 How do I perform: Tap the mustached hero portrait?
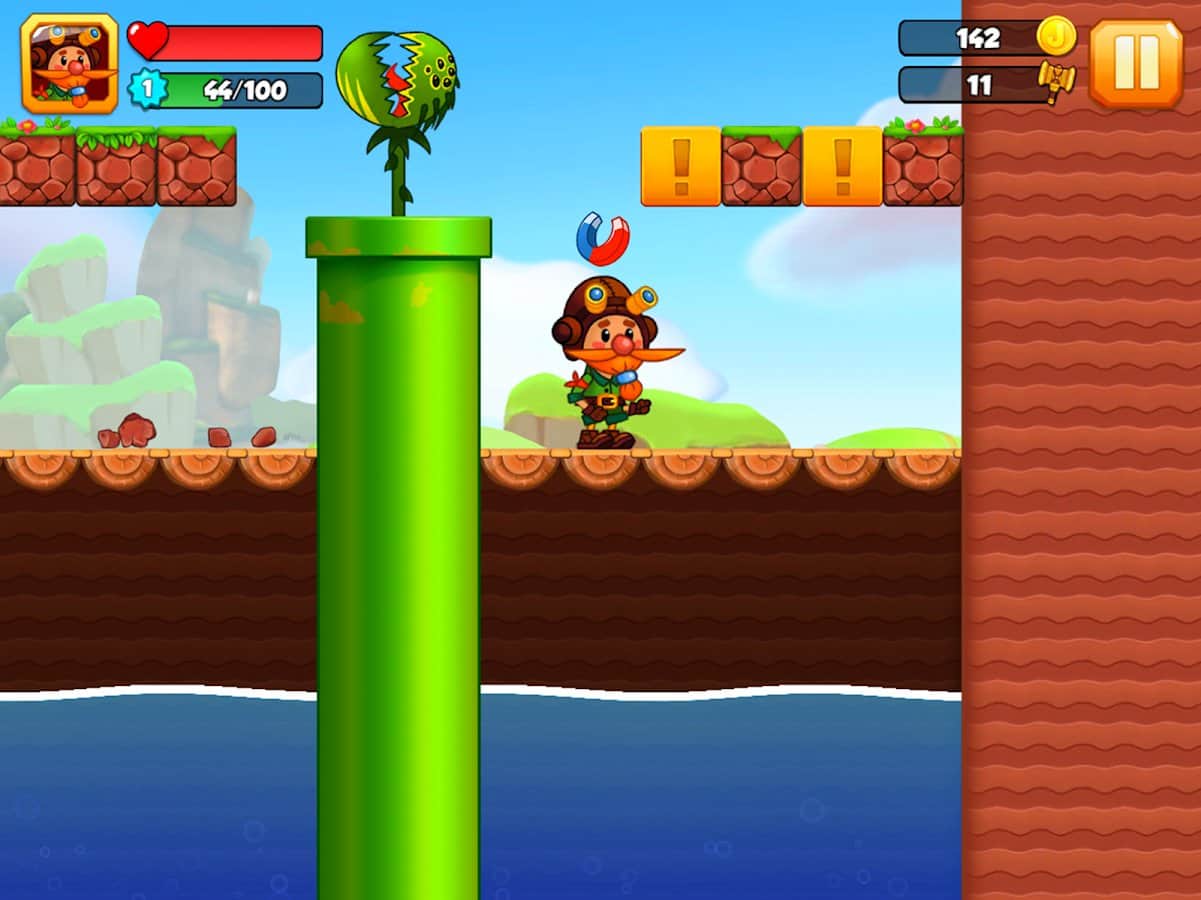(x=69, y=63)
